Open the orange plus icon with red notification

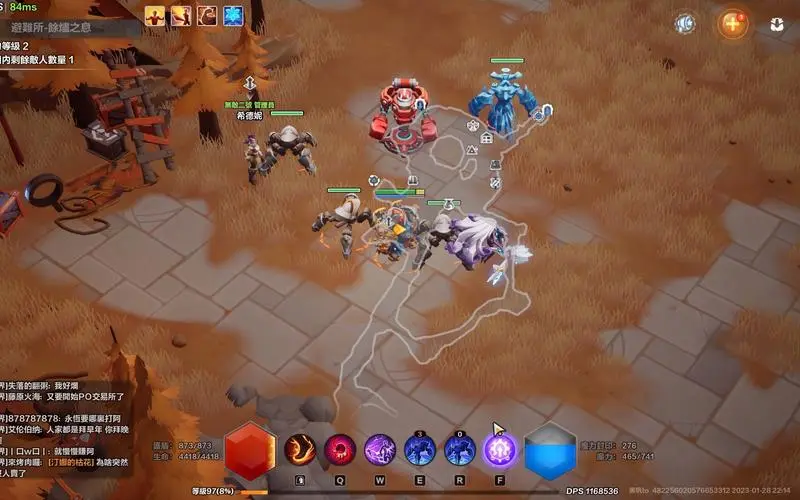[733, 23]
